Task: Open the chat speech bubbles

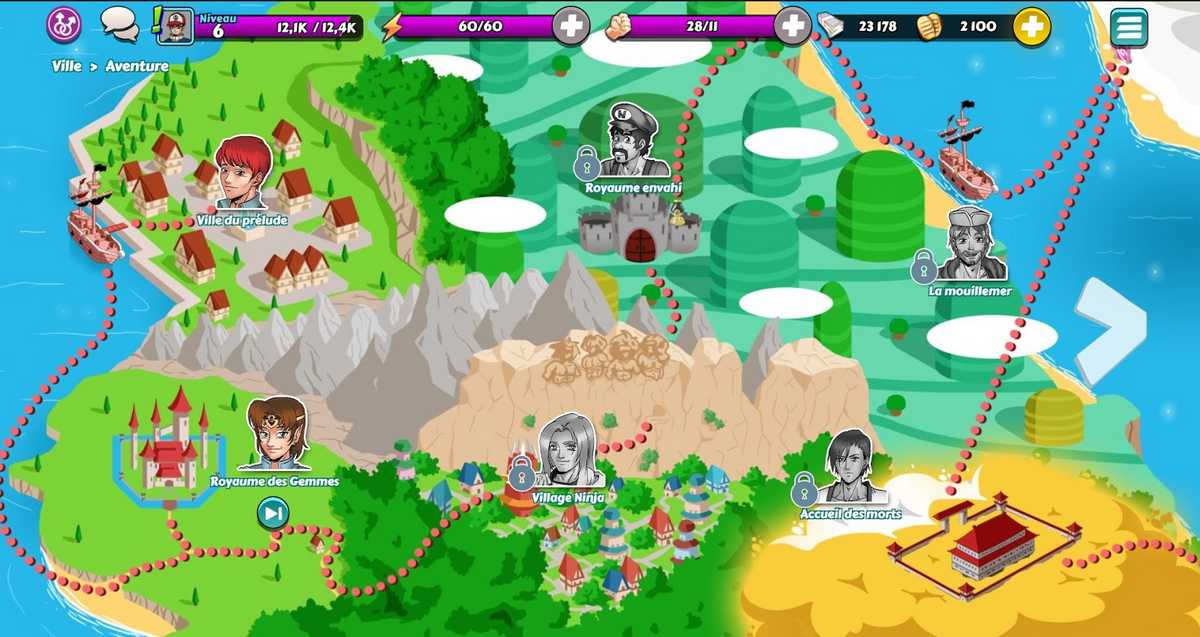Action: click(x=120, y=24)
